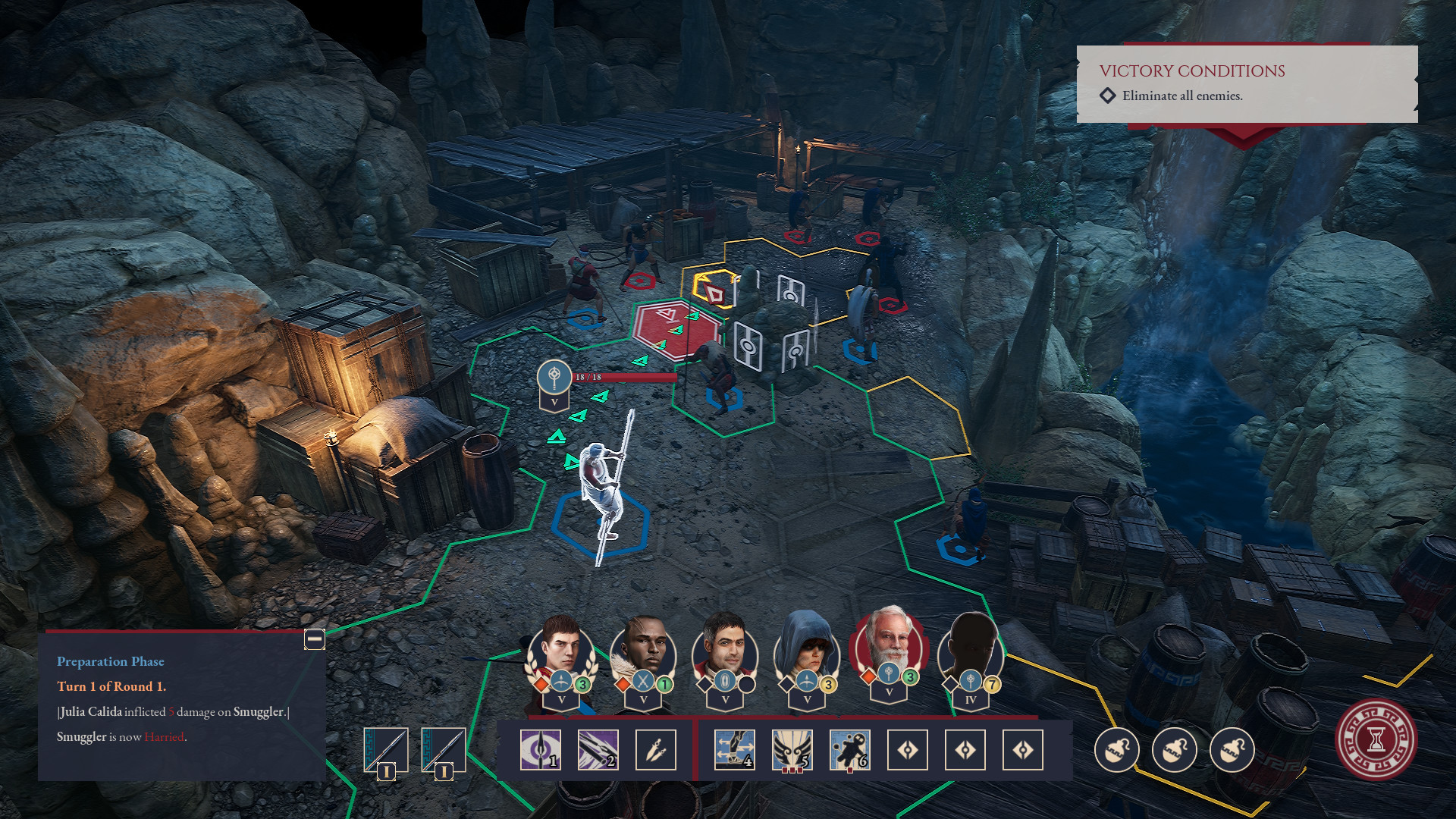The width and height of the screenshot is (1456, 819).
Task: Select the throwing knives icon
Action: coord(656,751)
